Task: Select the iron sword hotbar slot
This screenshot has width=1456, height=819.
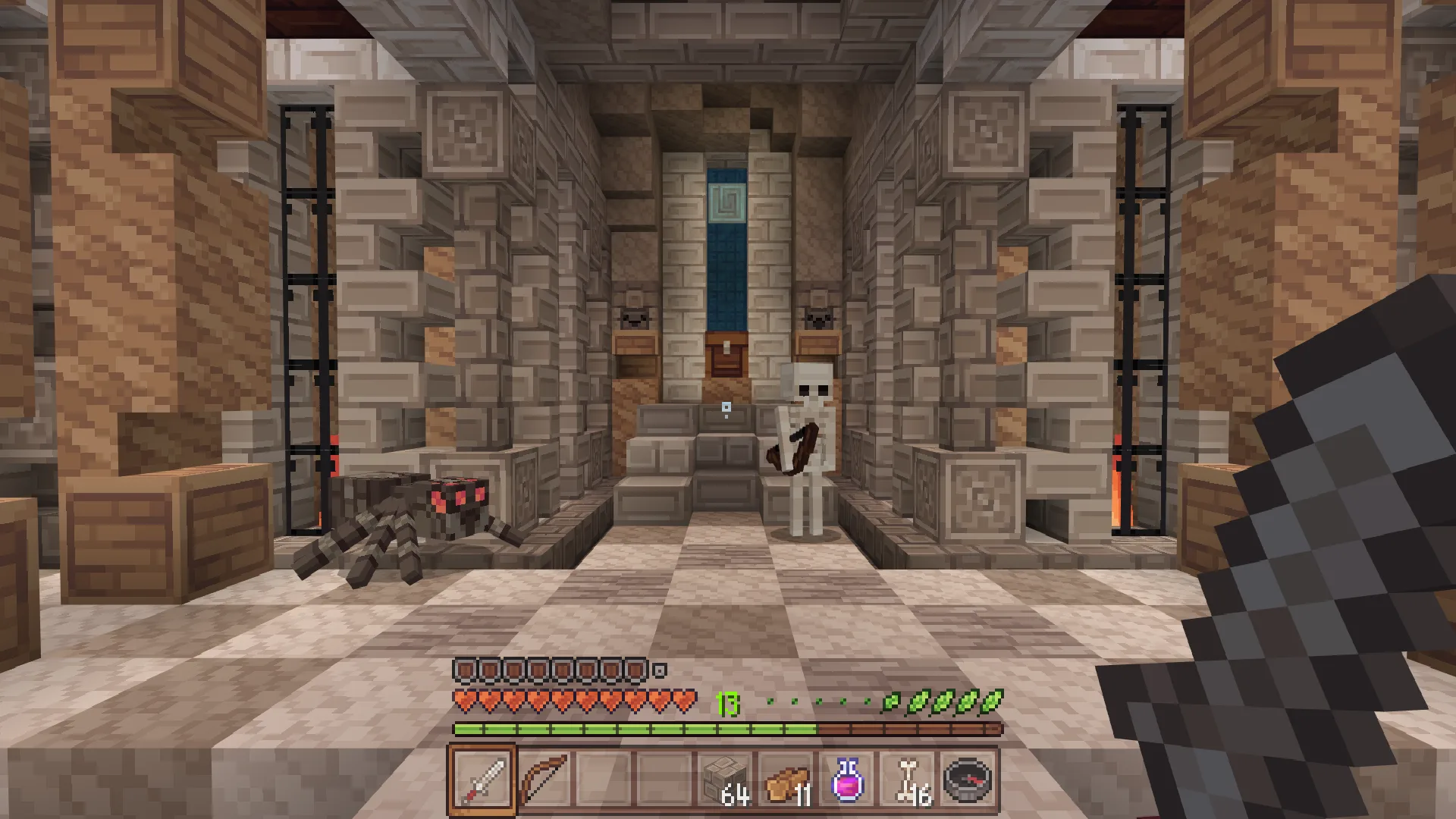Action: coord(483,780)
